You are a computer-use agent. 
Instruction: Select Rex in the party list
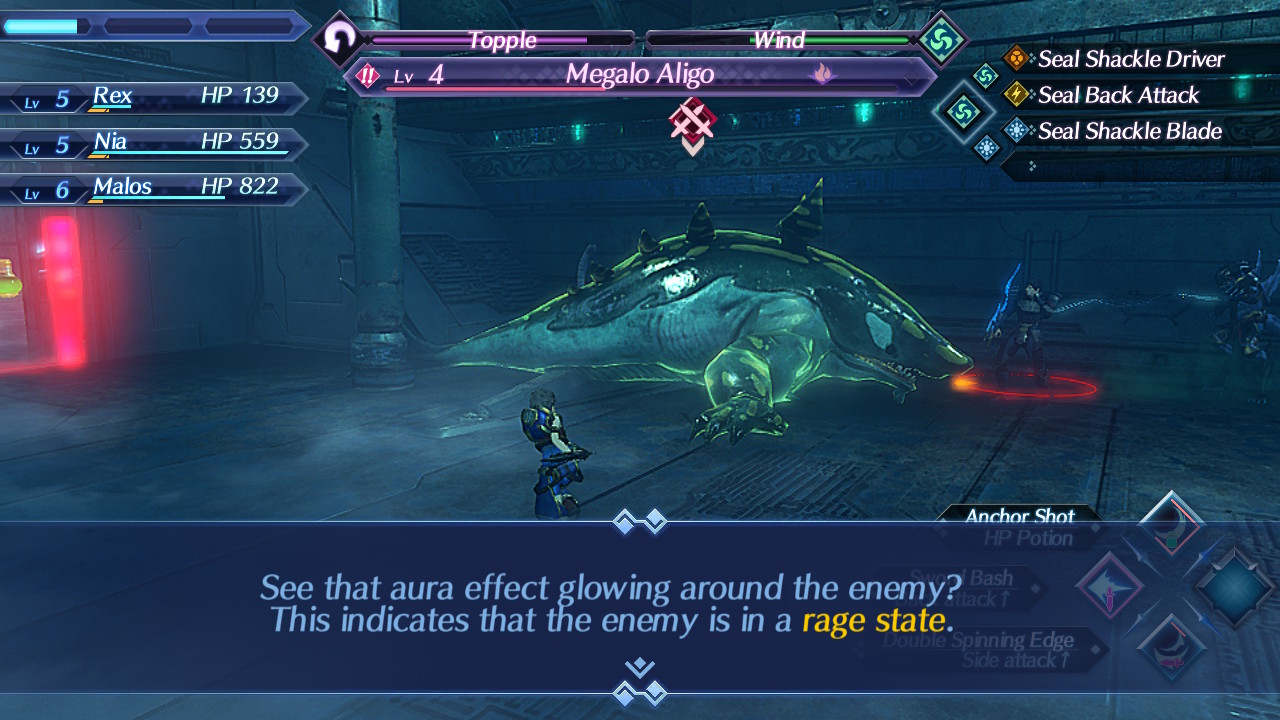tap(150, 97)
